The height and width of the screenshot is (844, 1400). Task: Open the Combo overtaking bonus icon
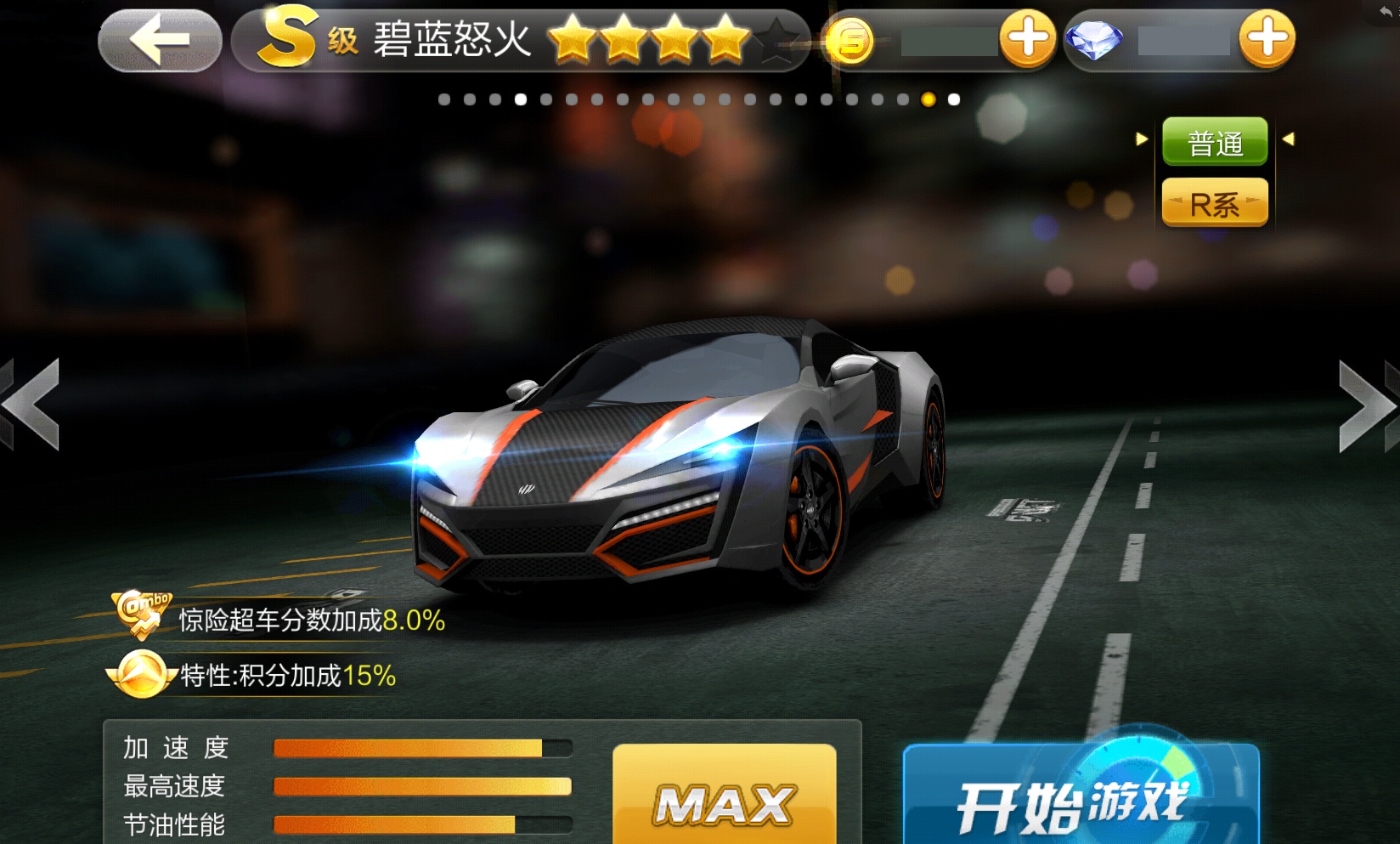pyautogui.click(x=142, y=615)
